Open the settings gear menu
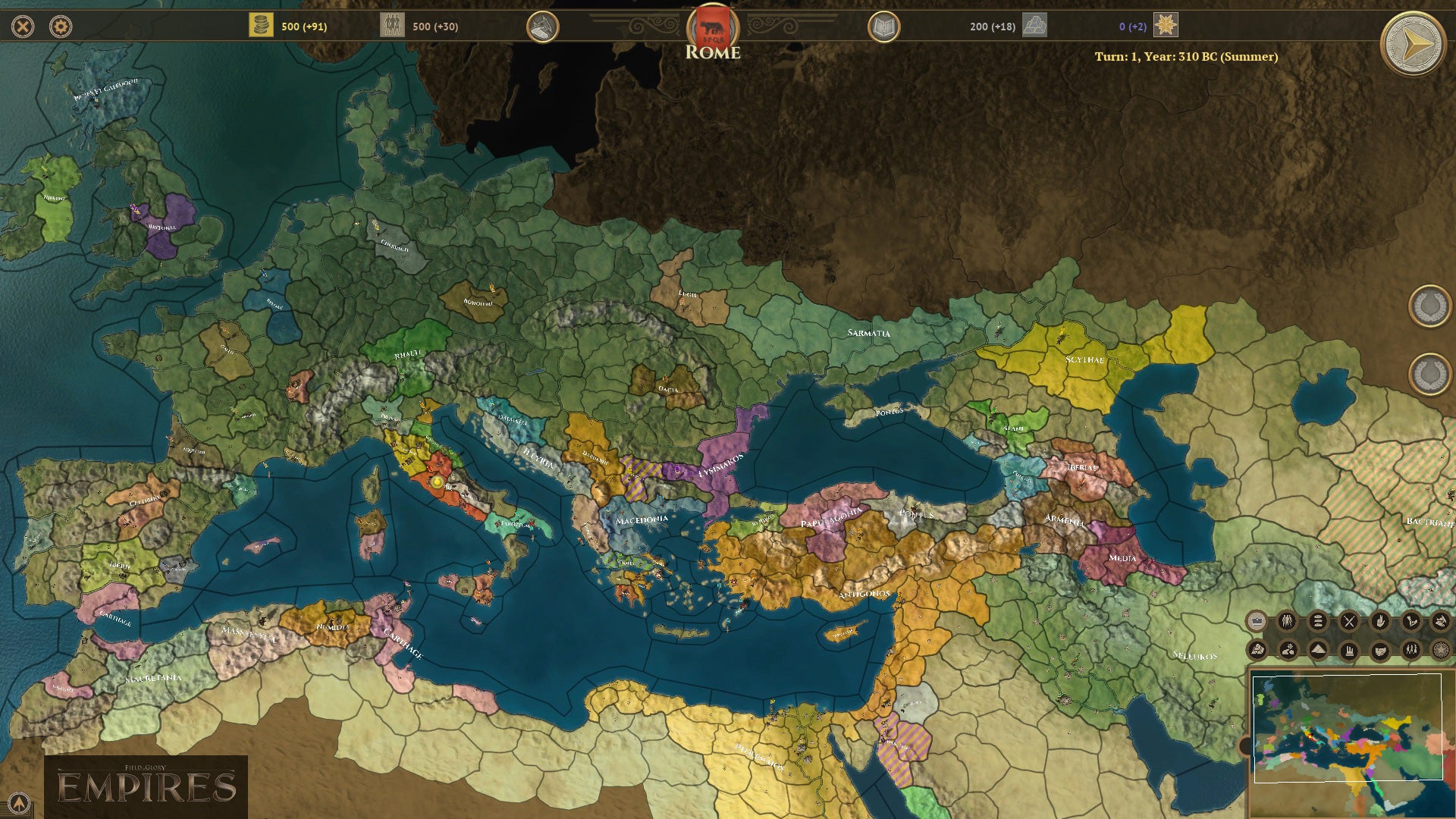The height and width of the screenshot is (819, 1456). point(61,27)
